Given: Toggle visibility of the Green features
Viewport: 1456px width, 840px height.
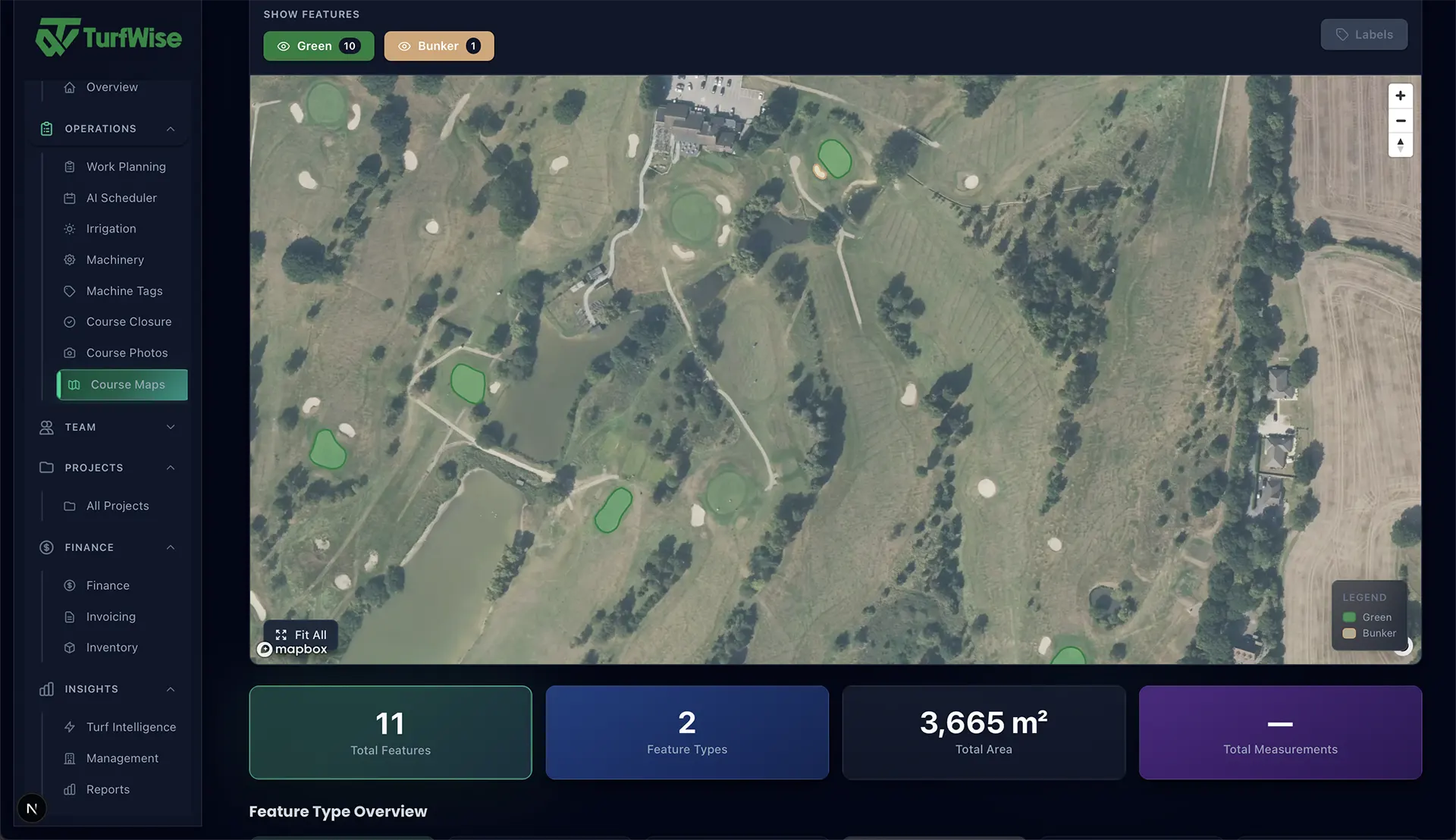Looking at the screenshot, I should point(318,45).
